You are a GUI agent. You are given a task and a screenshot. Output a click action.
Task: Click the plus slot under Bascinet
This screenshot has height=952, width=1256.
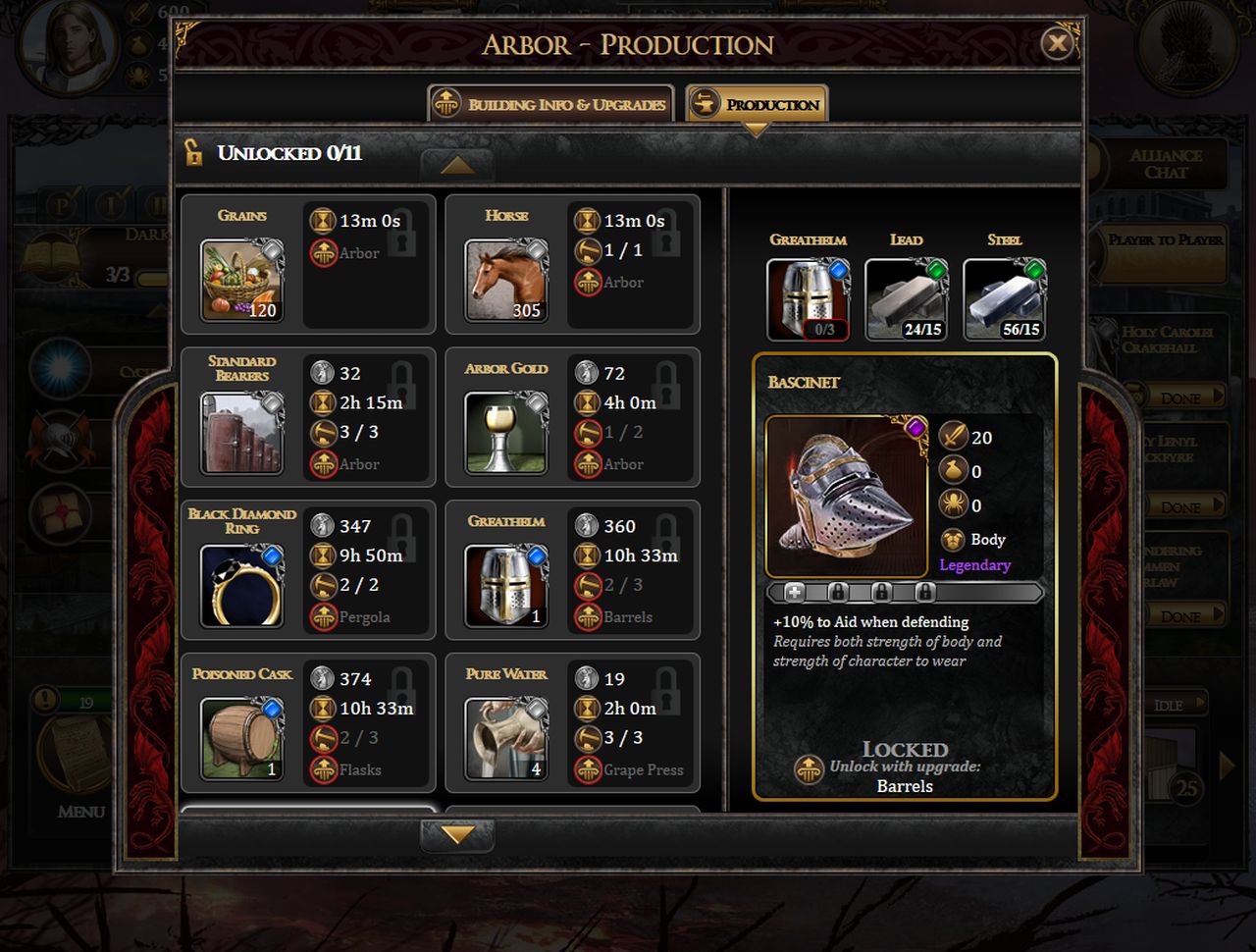pyautogui.click(x=795, y=592)
